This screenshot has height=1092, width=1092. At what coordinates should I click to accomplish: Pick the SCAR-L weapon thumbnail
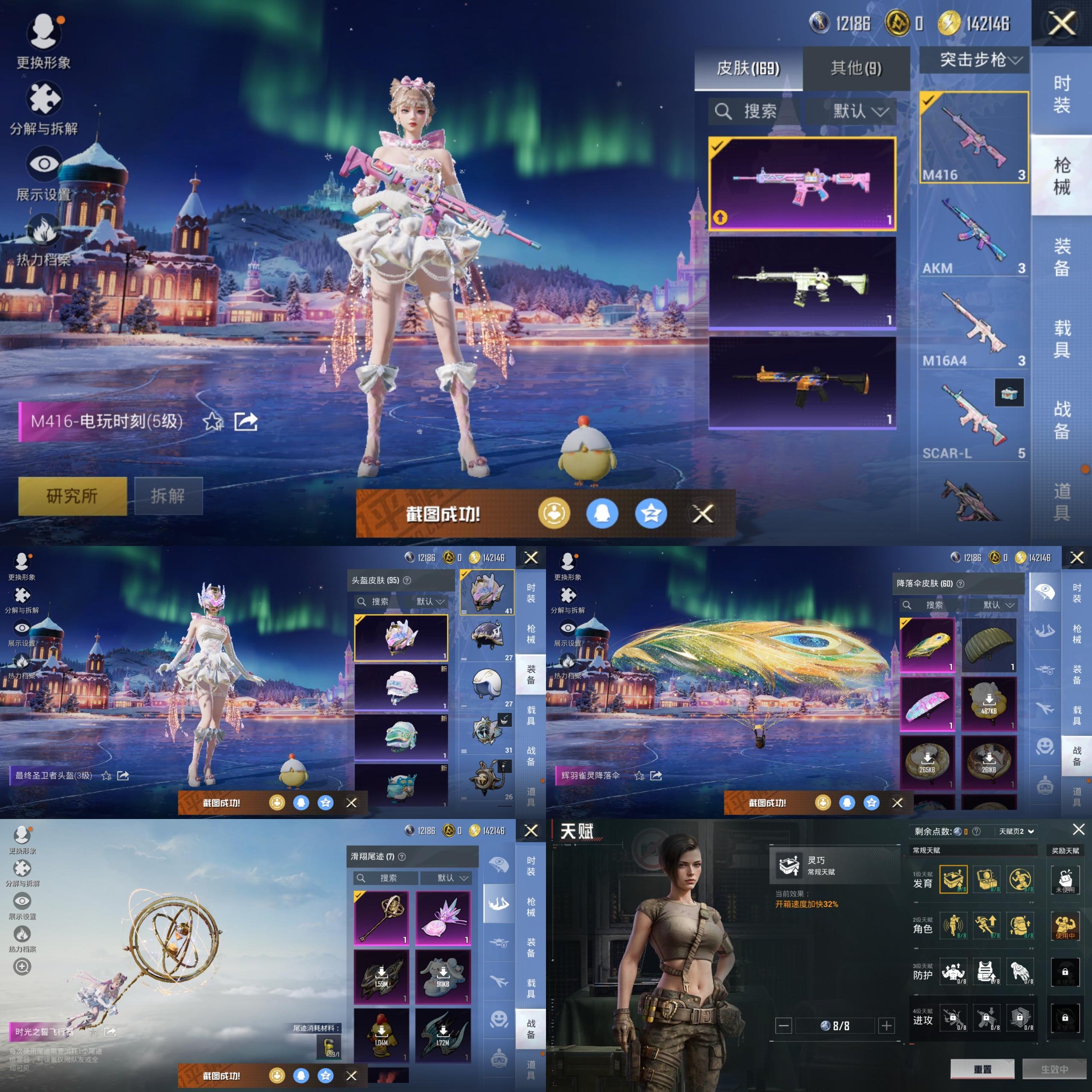(x=973, y=419)
